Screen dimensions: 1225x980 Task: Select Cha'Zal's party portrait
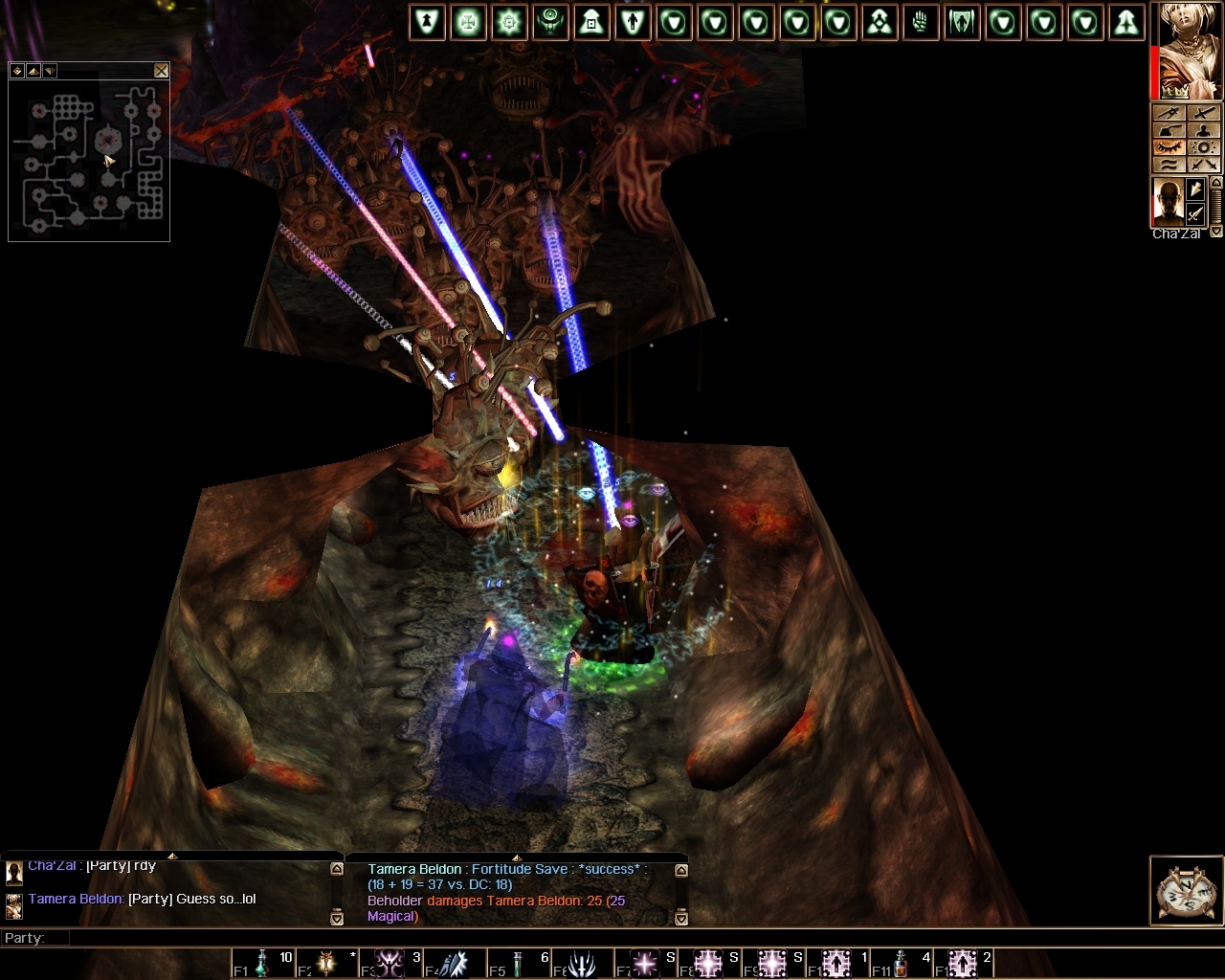coord(1168,202)
